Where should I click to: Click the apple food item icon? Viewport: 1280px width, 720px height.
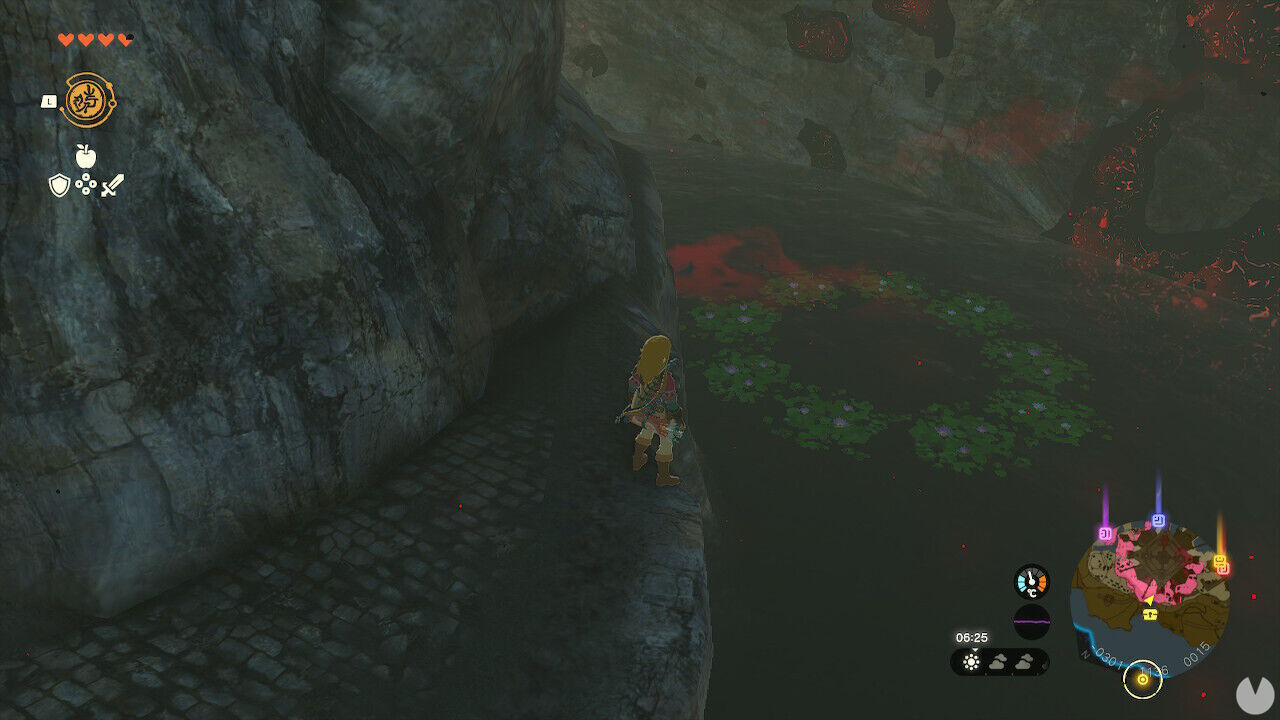[x=85, y=154]
